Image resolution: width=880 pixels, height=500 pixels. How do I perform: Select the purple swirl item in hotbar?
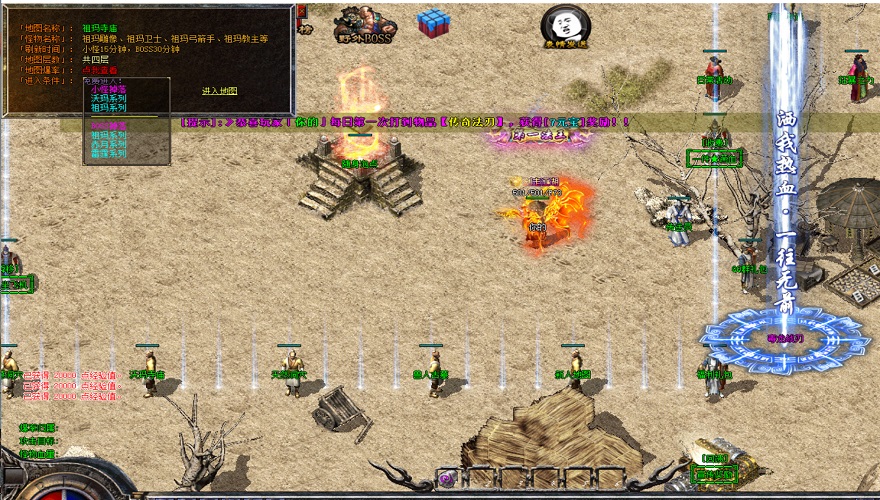[447, 478]
